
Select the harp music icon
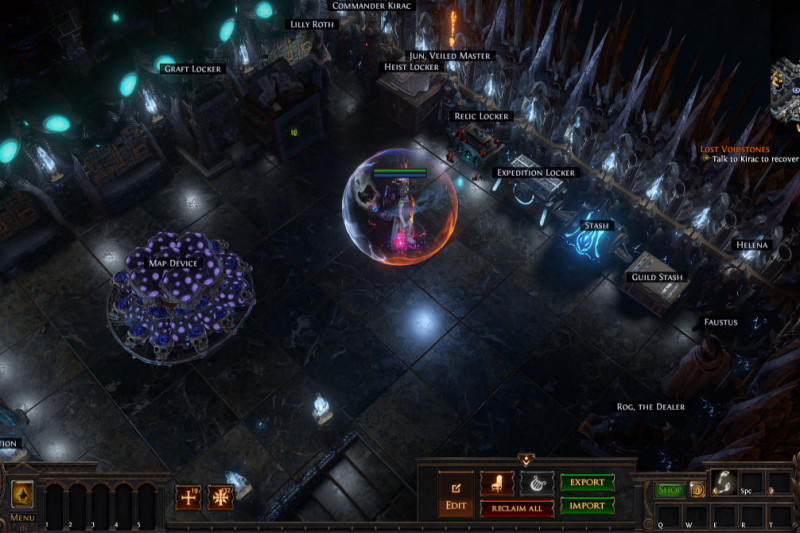tap(536, 484)
